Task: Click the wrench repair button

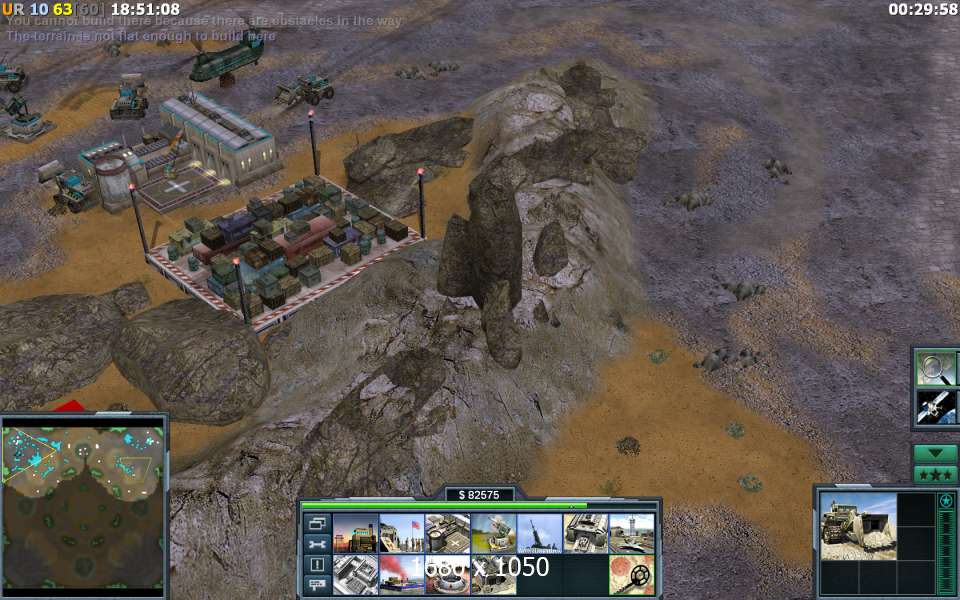Action: [x=317, y=544]
